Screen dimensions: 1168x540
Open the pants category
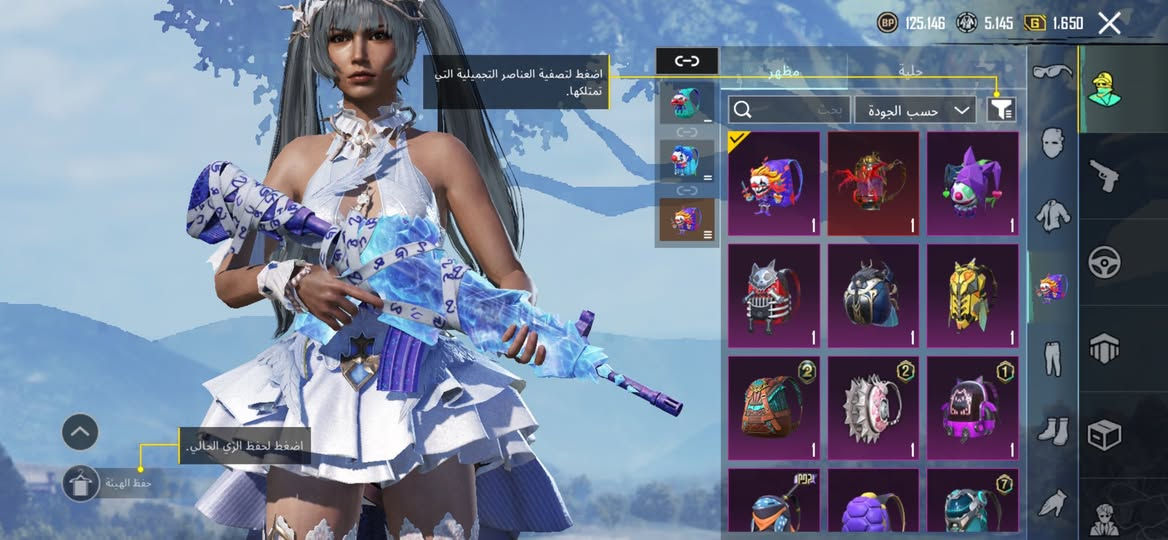(1051, 357)
